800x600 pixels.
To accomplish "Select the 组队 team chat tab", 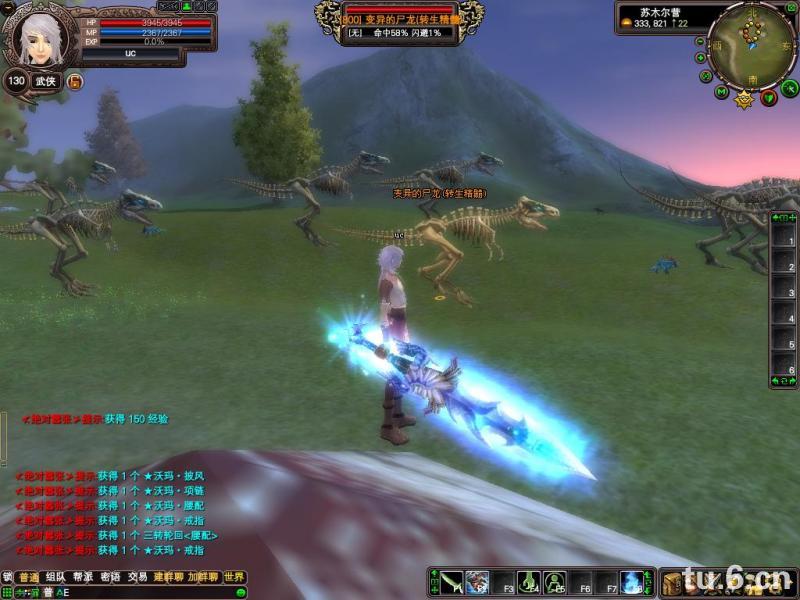I will coord(56,578).
